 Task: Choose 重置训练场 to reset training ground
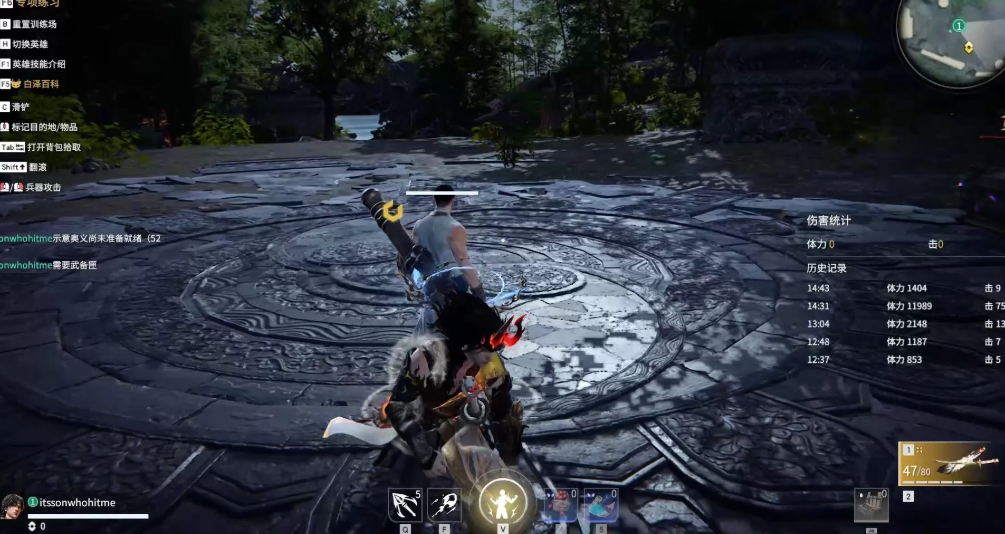tap(34, 24)
